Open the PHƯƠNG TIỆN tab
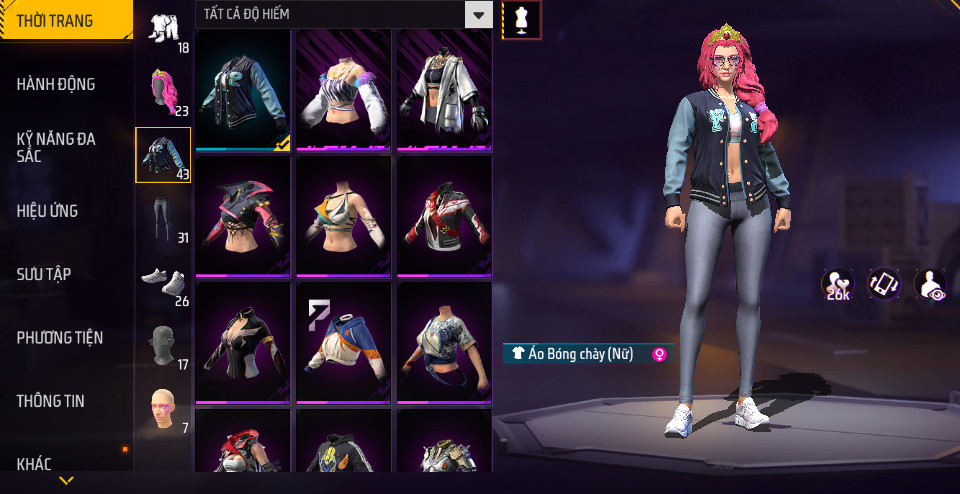 pyautogui.click(x=60, y=338)
